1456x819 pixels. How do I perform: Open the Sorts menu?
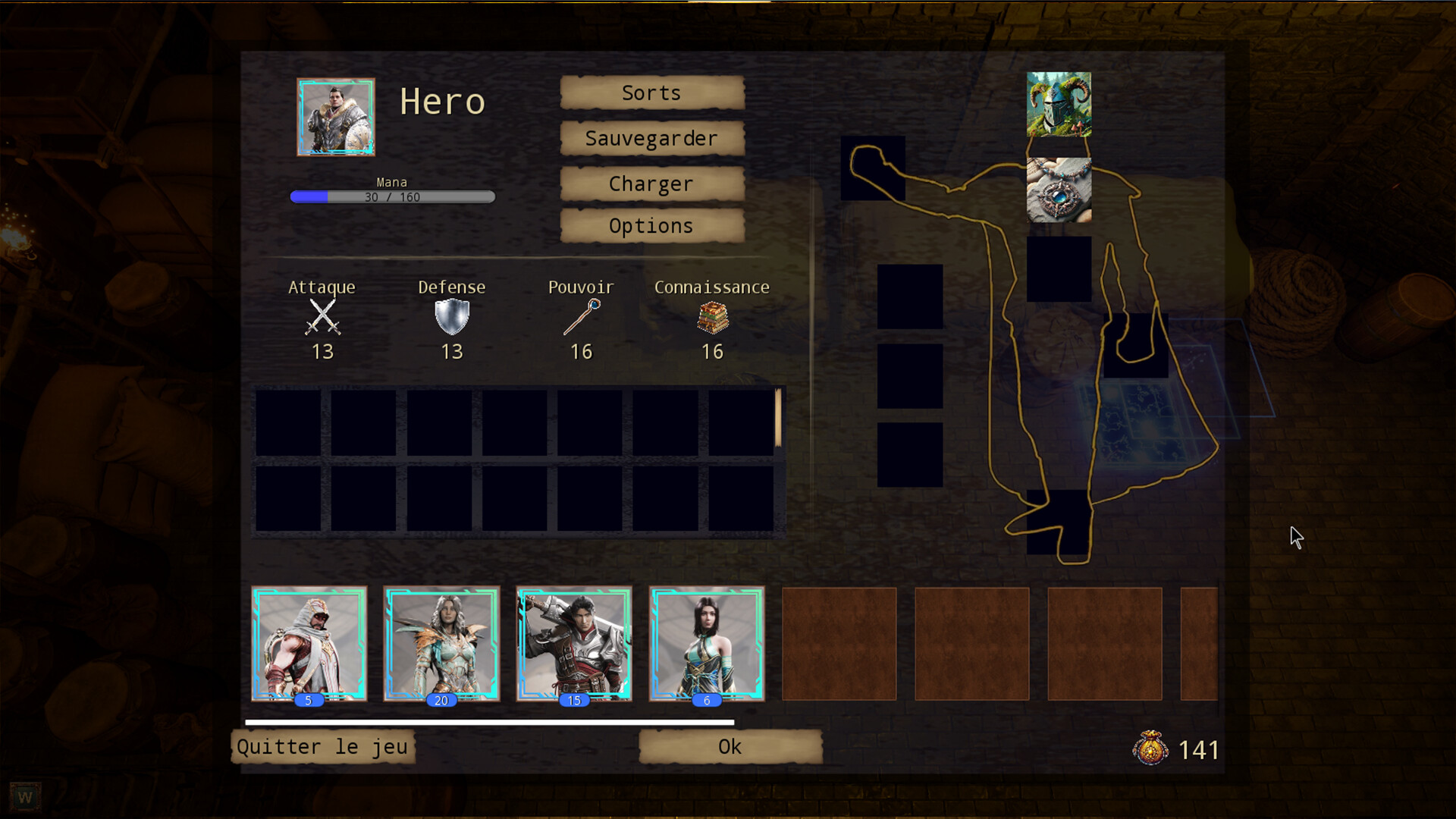coord(651,93)
